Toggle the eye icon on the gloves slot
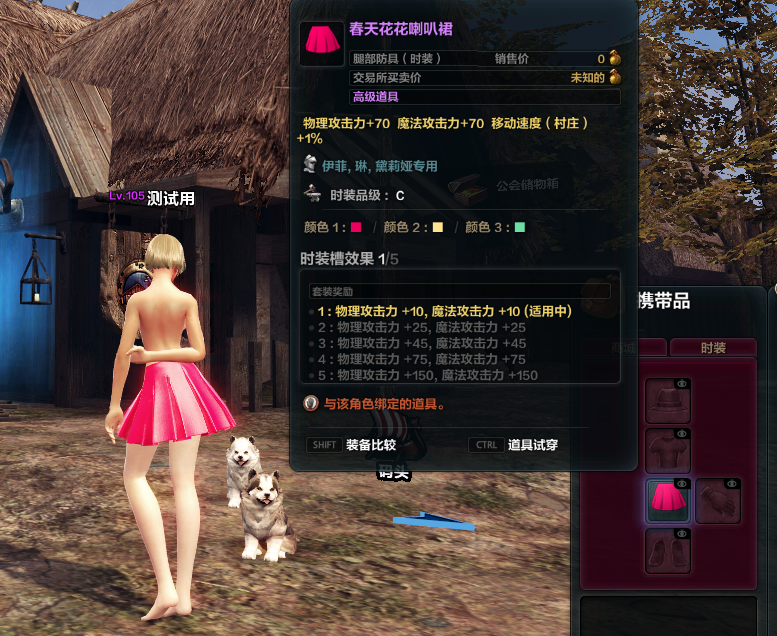This screenshot has height=636, width=777. (731, 484)
